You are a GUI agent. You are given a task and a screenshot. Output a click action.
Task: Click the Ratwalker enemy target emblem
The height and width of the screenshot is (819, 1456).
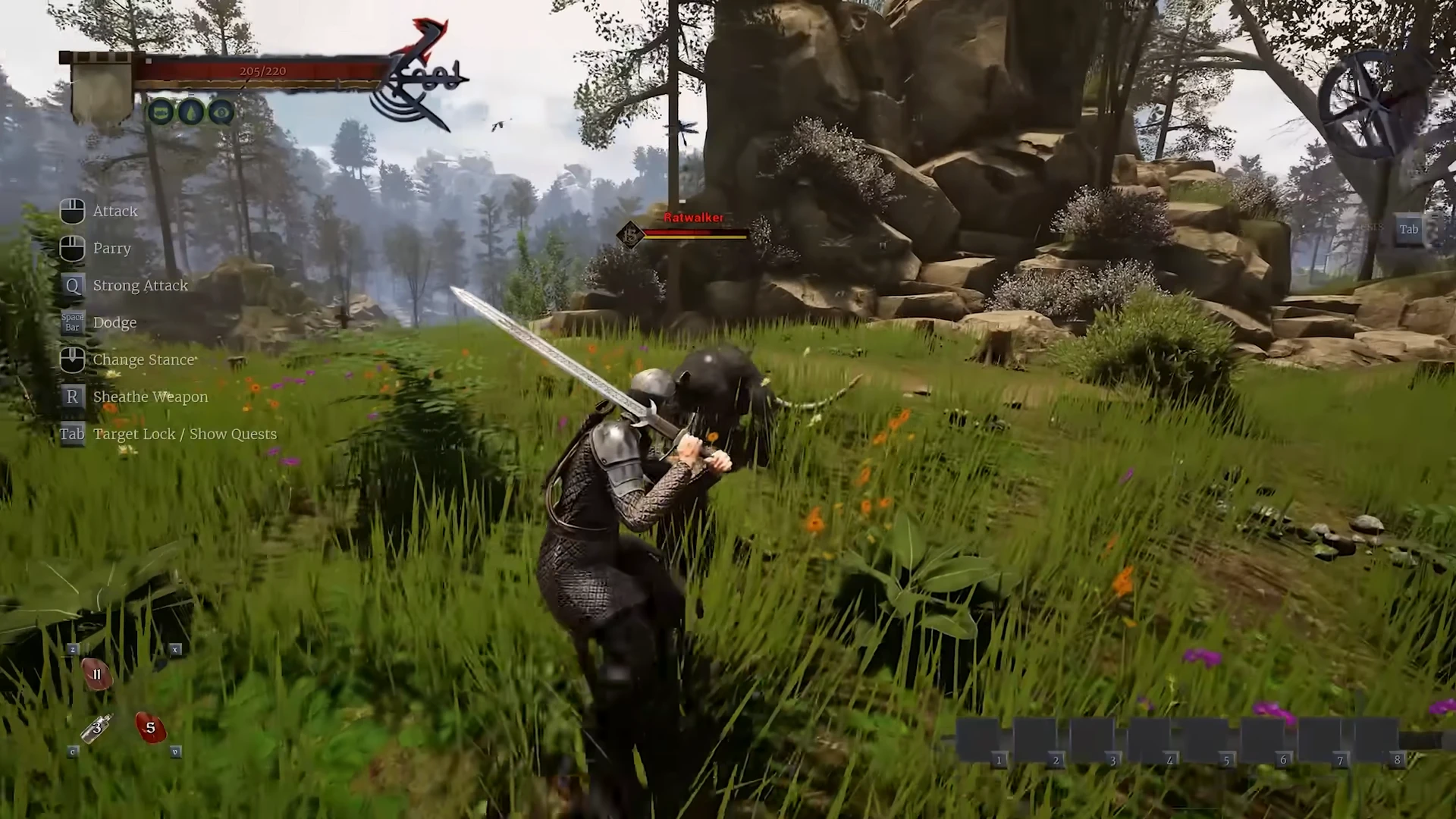[x=629, y=234]
